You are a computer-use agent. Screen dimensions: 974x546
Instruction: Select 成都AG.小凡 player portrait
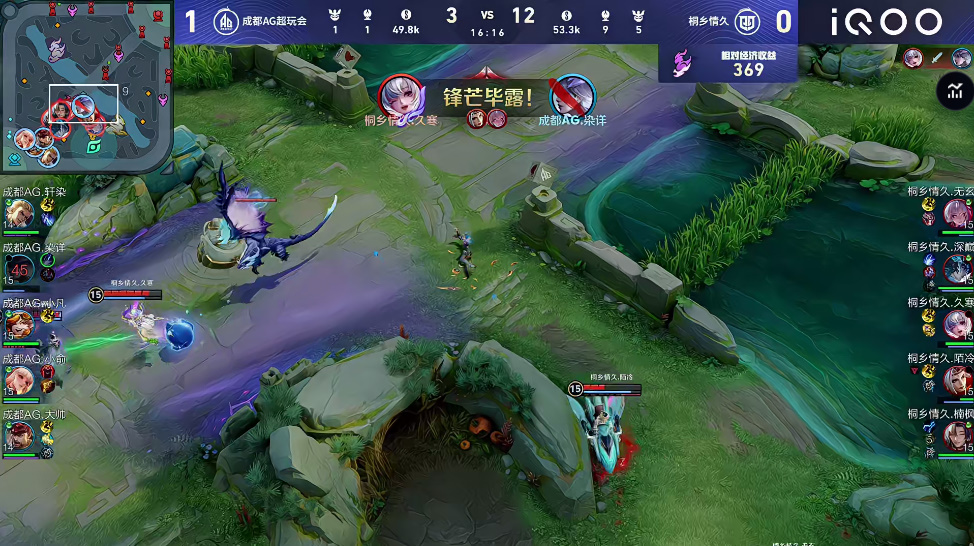pyautogui.click(x=19, y=324)
